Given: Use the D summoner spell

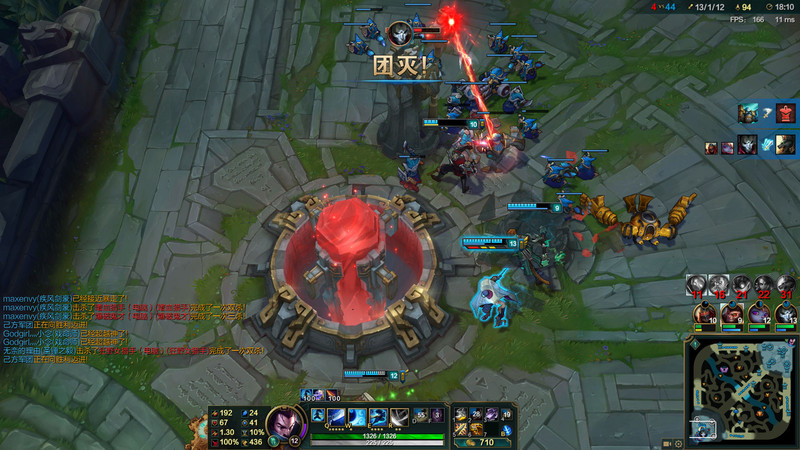Looking at the screenshot, I should pyautogui.click(x=421, y=414).
